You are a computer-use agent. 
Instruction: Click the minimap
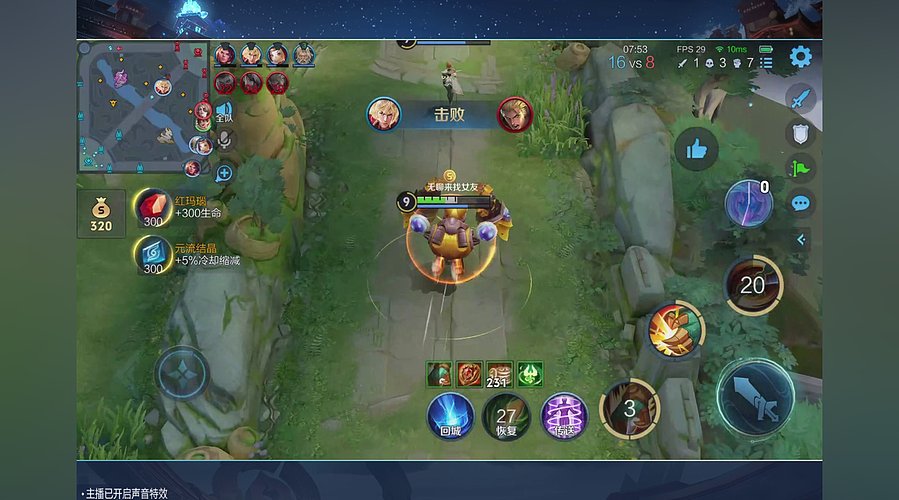pyautogui.click(x=142, y=107)
